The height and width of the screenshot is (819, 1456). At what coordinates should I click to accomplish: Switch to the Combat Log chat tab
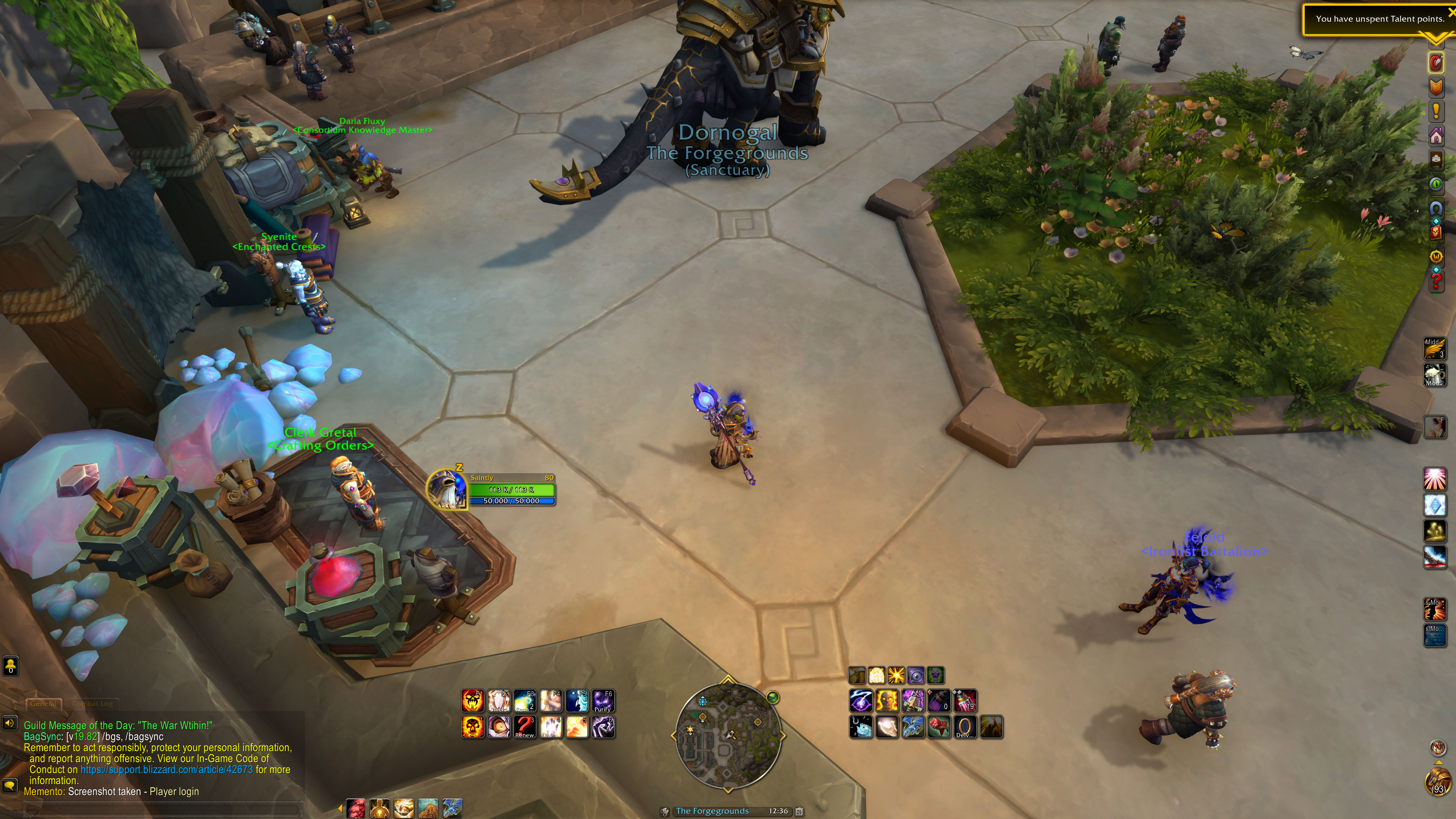93,704
